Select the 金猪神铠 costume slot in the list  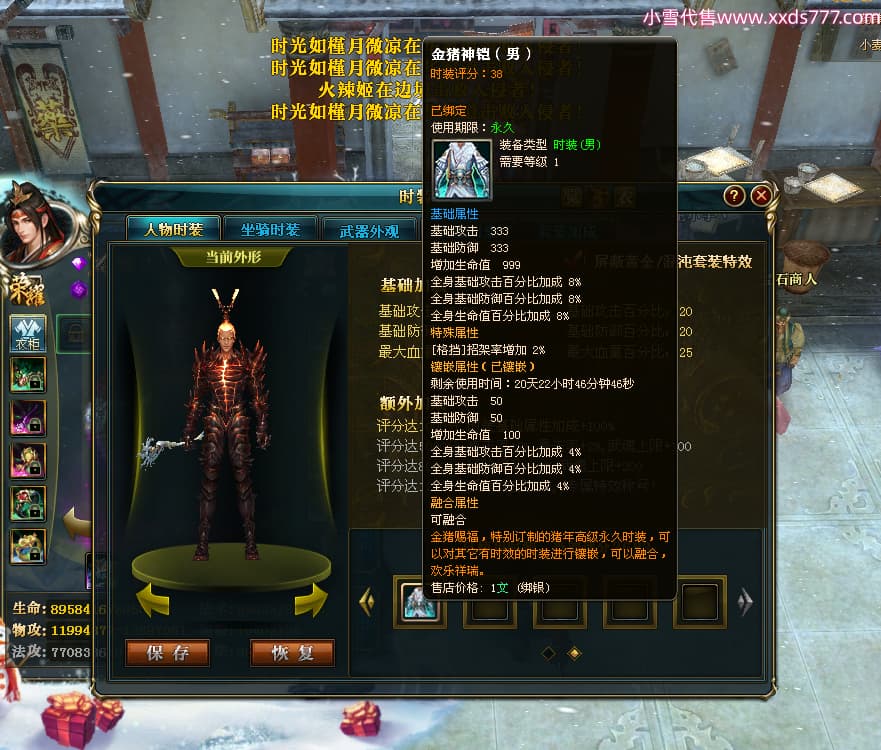pos(419,602)
